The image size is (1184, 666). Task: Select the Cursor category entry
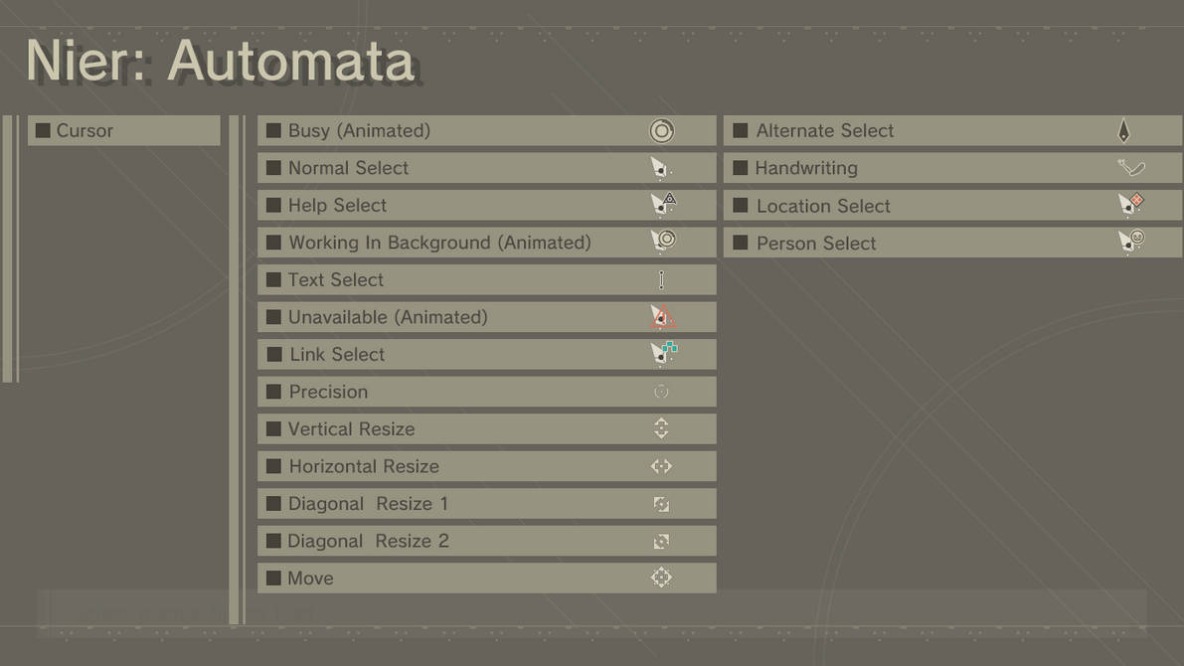[x=124, y=131]
